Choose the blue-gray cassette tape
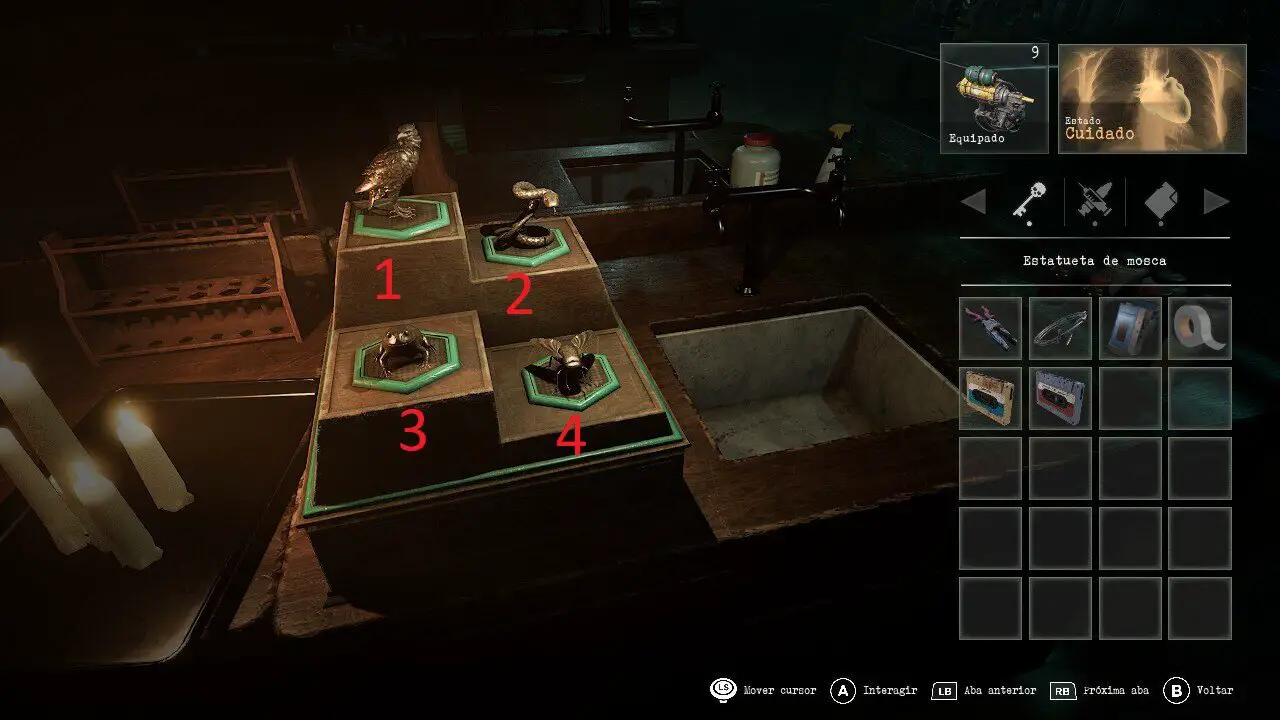The height and width of the screenshot is (720, 1280). pyautogui.click(x=1060, y=398)
